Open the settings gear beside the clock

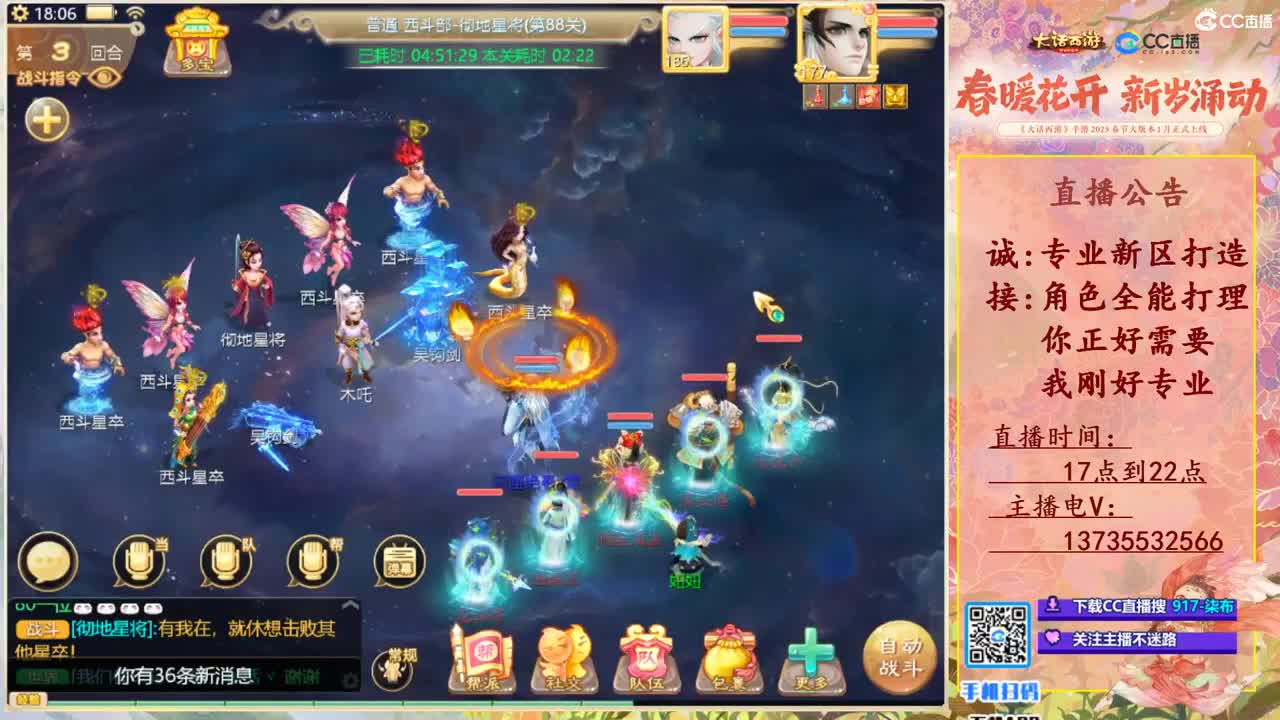20,14
